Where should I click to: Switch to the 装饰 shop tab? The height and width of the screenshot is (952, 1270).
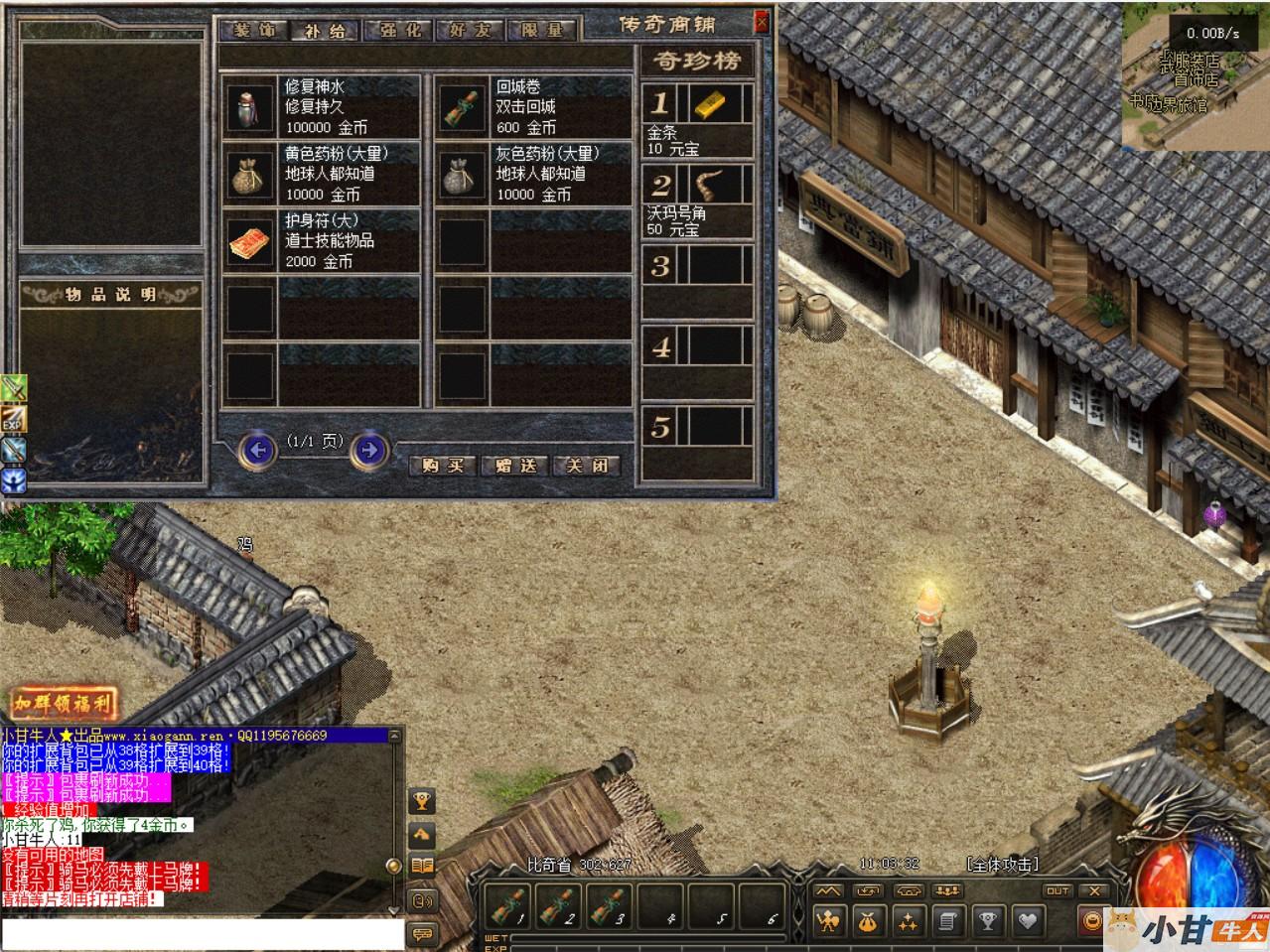(255, 30)
